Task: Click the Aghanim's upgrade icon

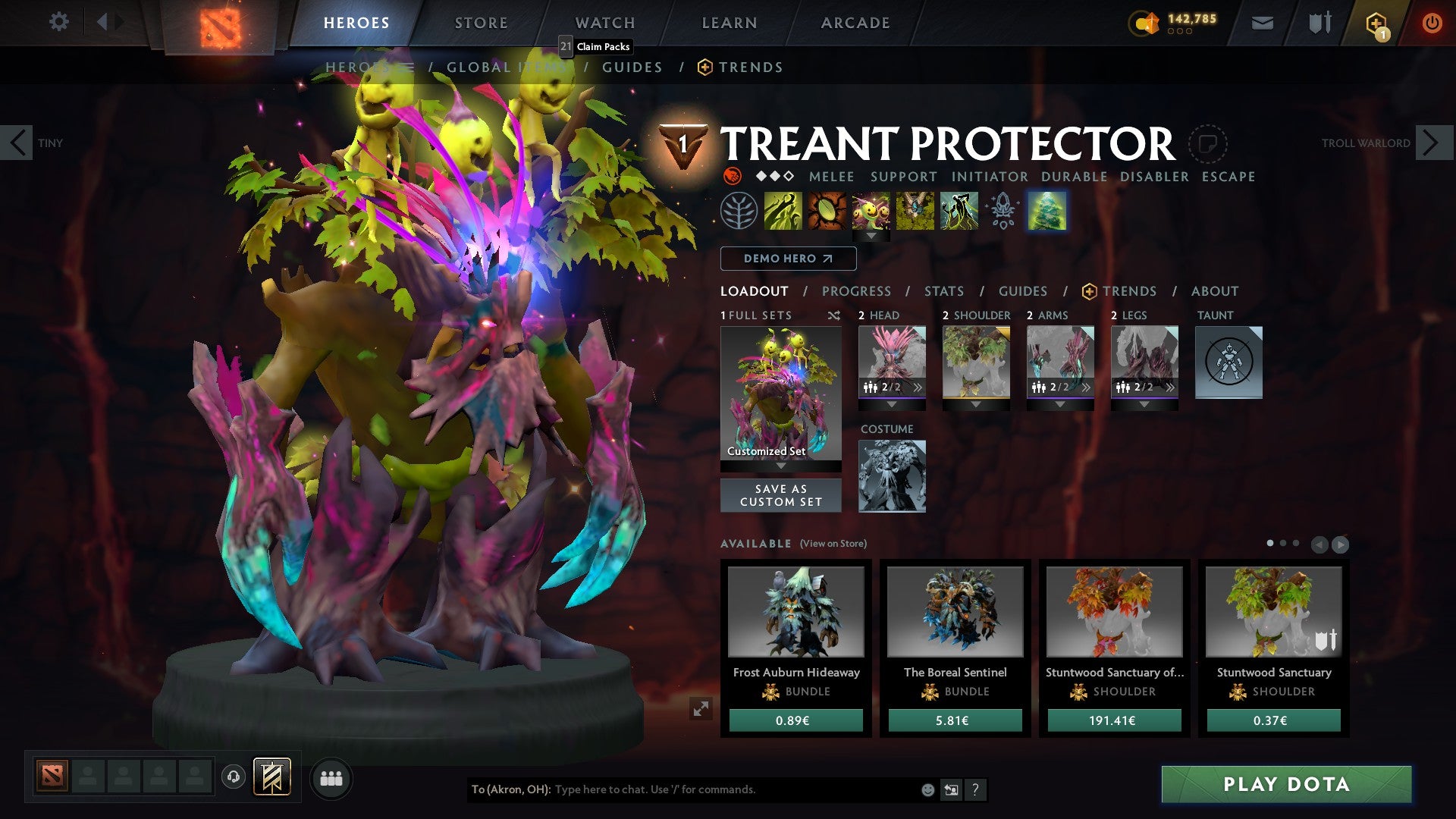Action: tap(1003, 211)
